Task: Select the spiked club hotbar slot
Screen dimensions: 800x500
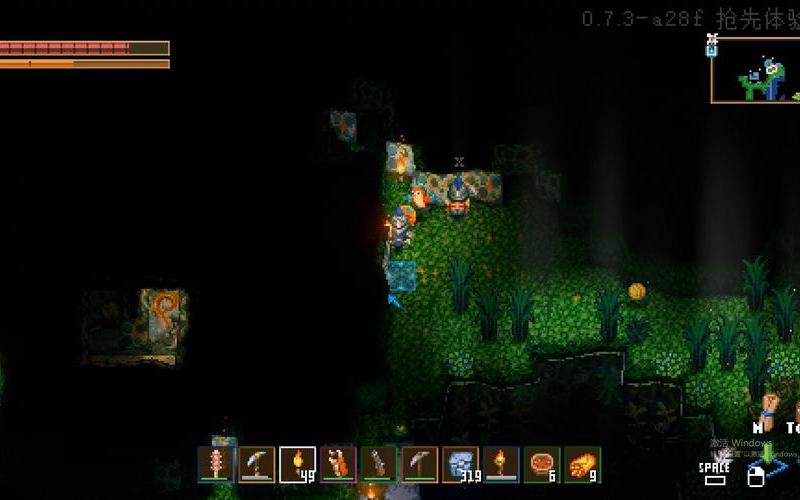Action: [216, 464]
